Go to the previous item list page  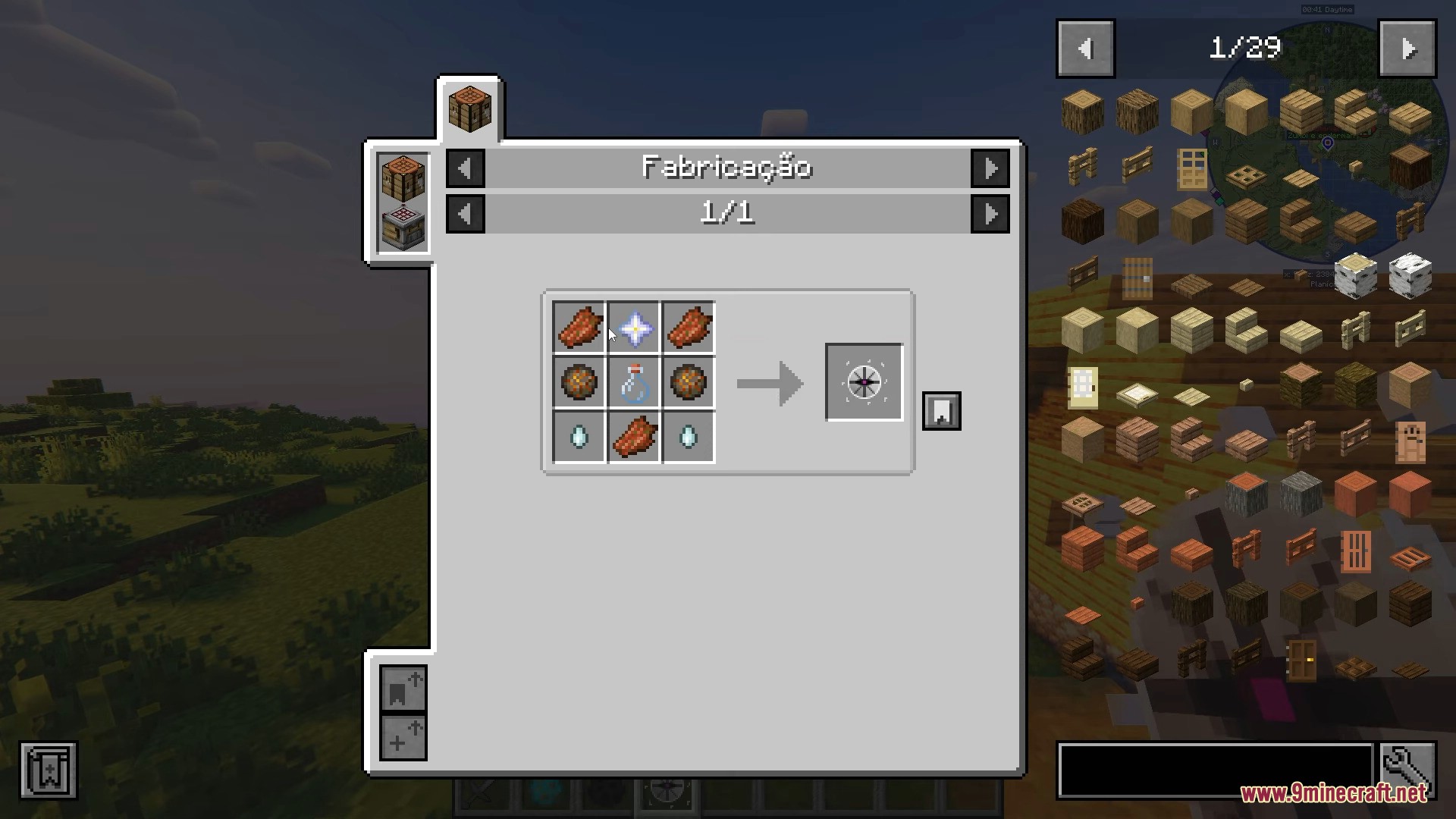tap(1085, 49)
